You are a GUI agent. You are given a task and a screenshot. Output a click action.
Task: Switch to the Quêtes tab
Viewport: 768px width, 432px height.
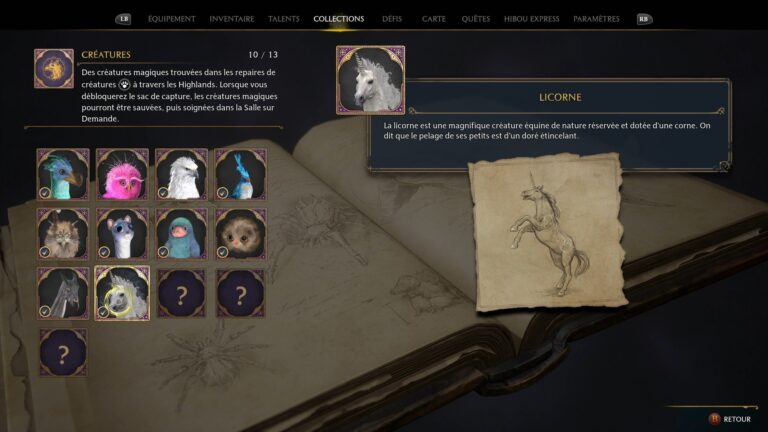[476, 19]
